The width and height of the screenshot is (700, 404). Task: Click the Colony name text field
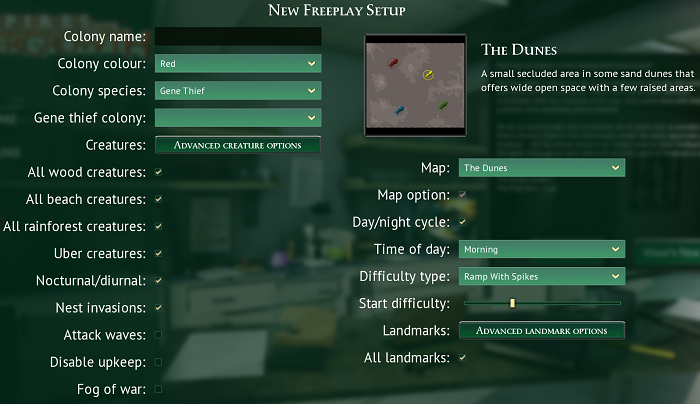[238, 37]
